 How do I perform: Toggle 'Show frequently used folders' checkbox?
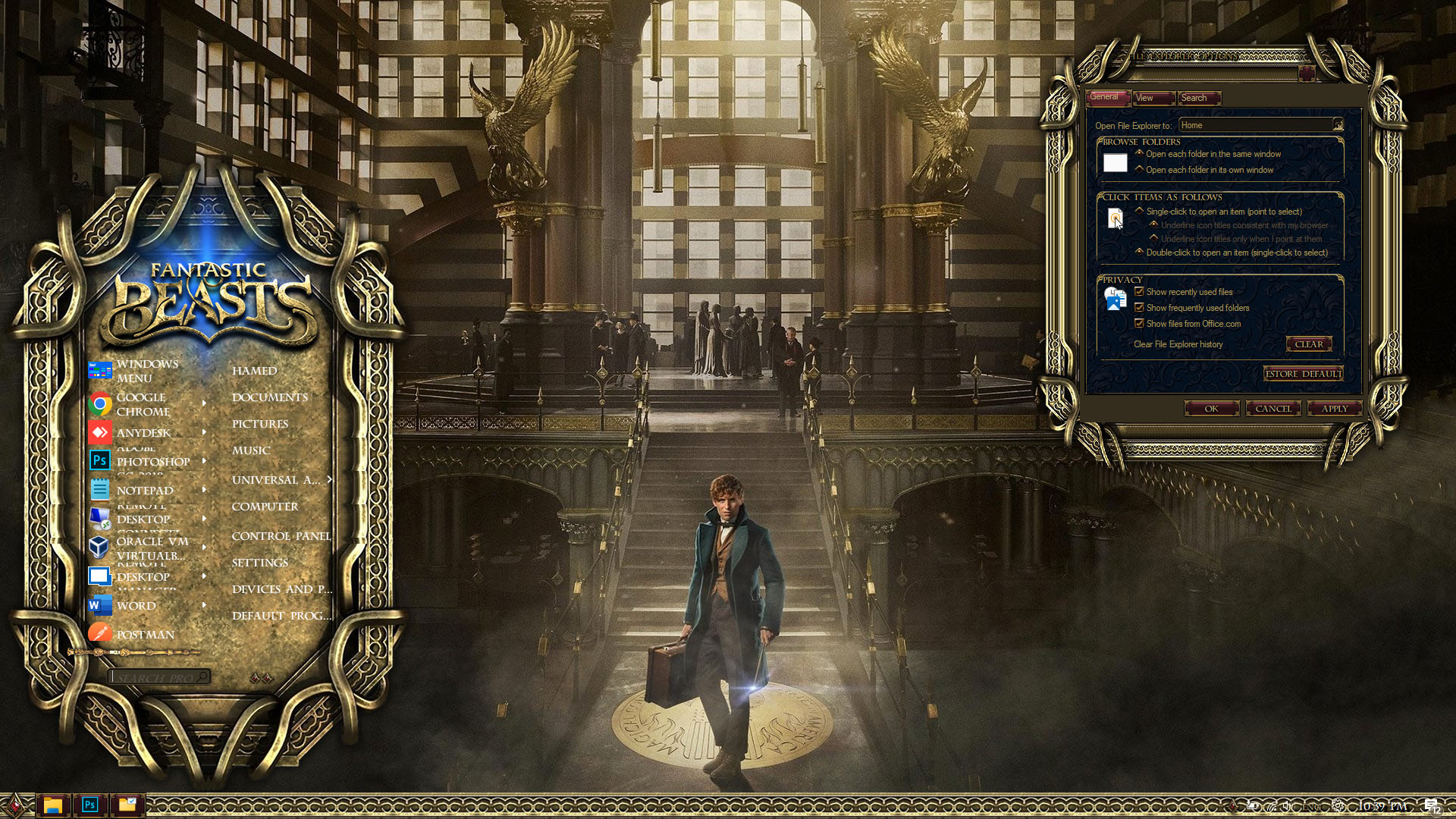[x=1139, y=308]
